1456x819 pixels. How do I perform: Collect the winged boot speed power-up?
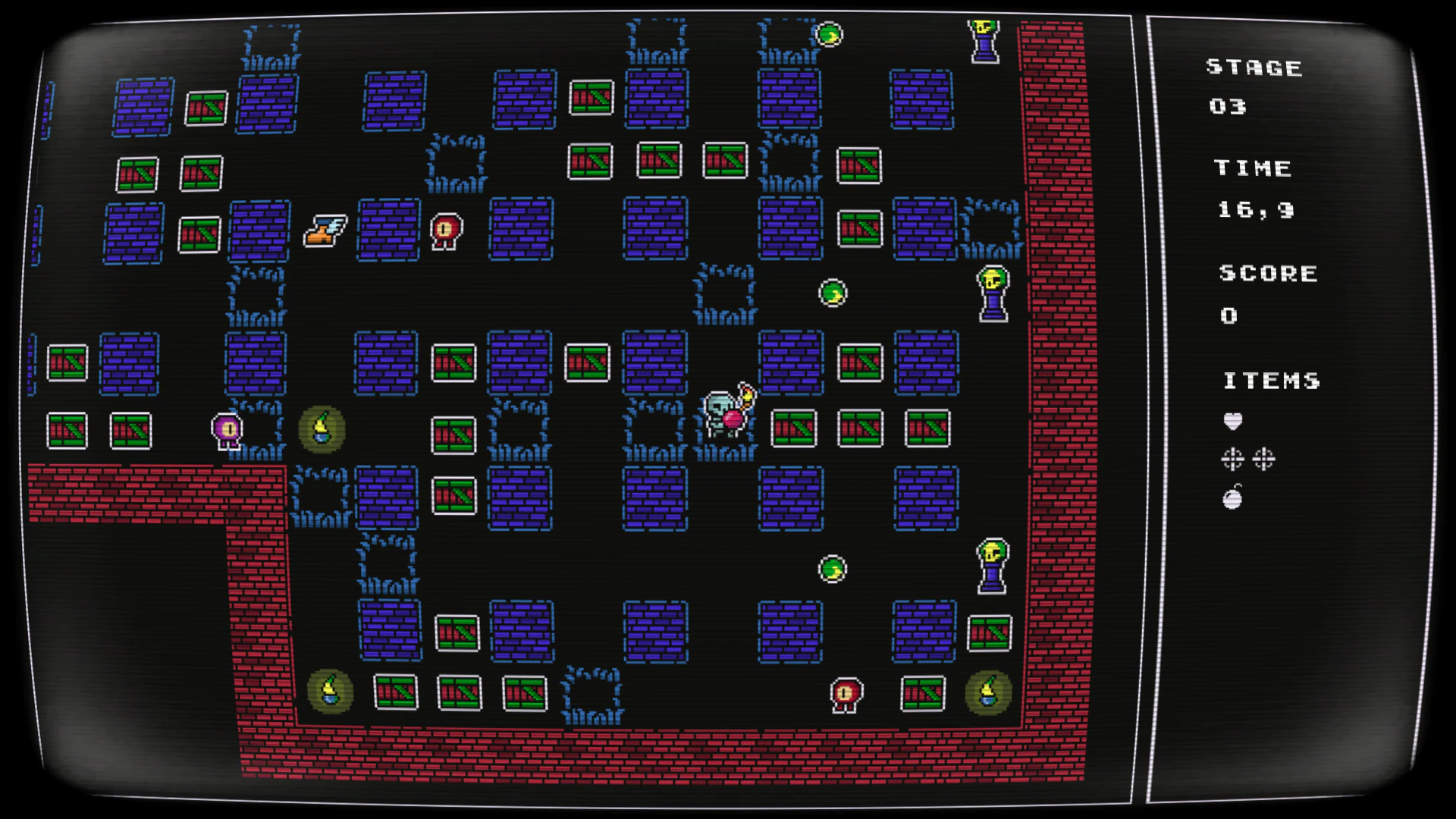[x=326, y=231]
